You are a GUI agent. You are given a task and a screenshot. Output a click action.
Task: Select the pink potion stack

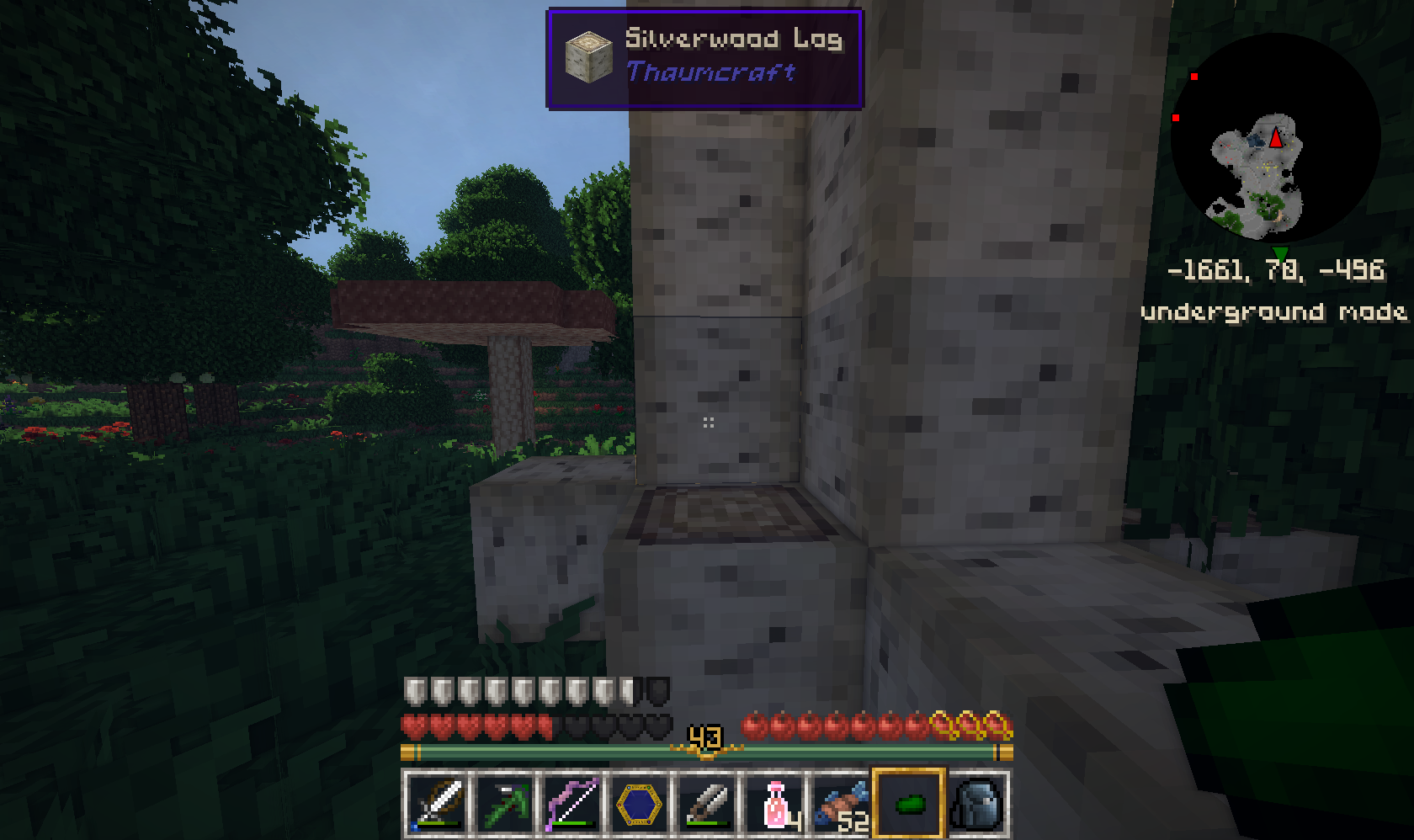(774, 804)
